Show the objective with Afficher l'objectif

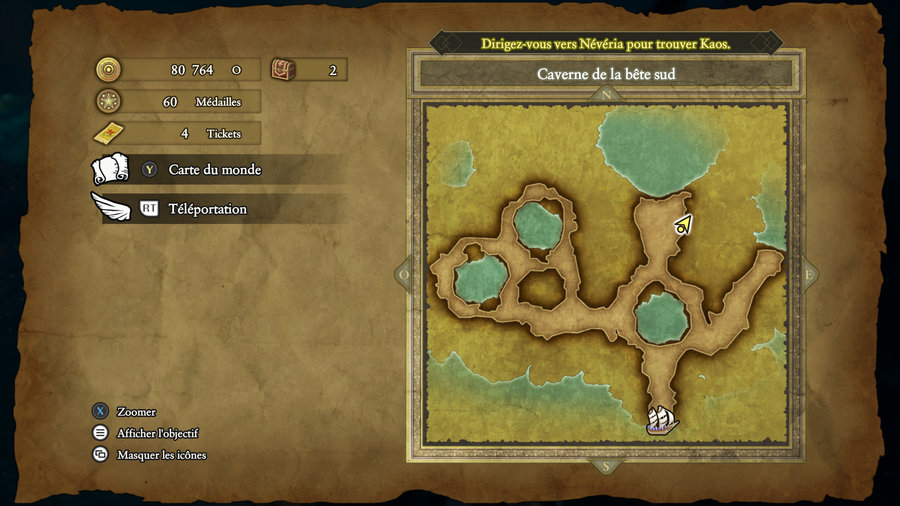157,433
